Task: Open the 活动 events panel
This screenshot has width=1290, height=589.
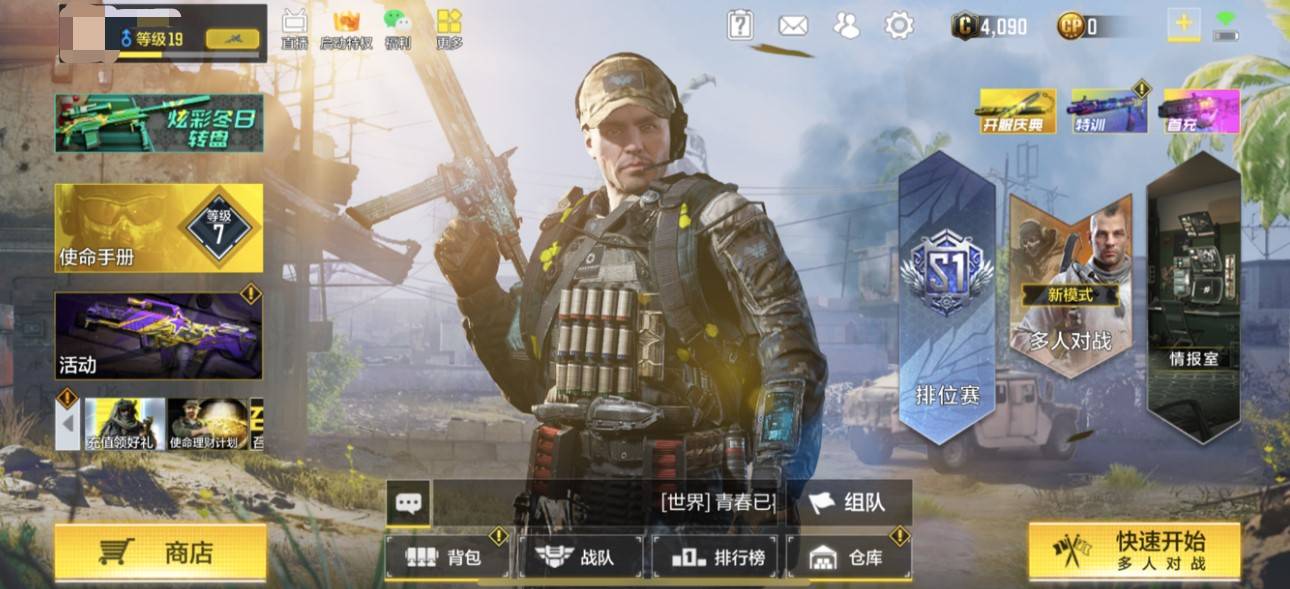Action: click(159, 336)
